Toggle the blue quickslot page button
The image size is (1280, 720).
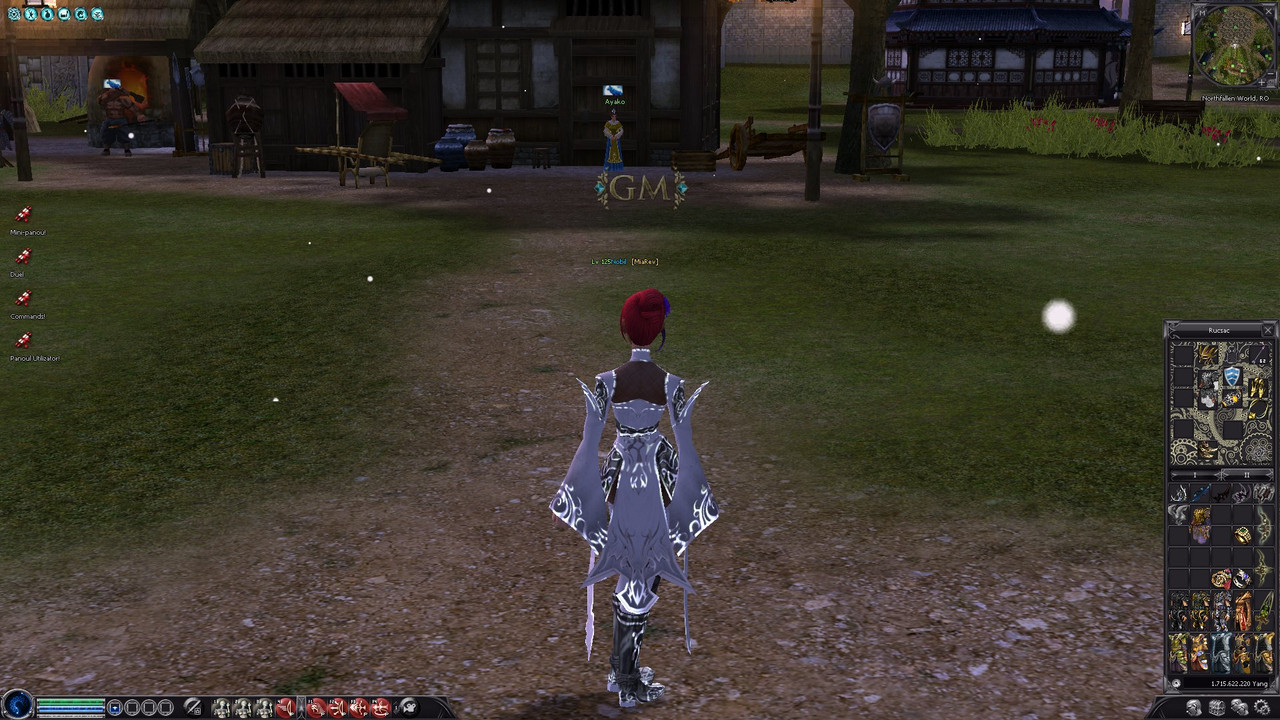pos(116,705)
